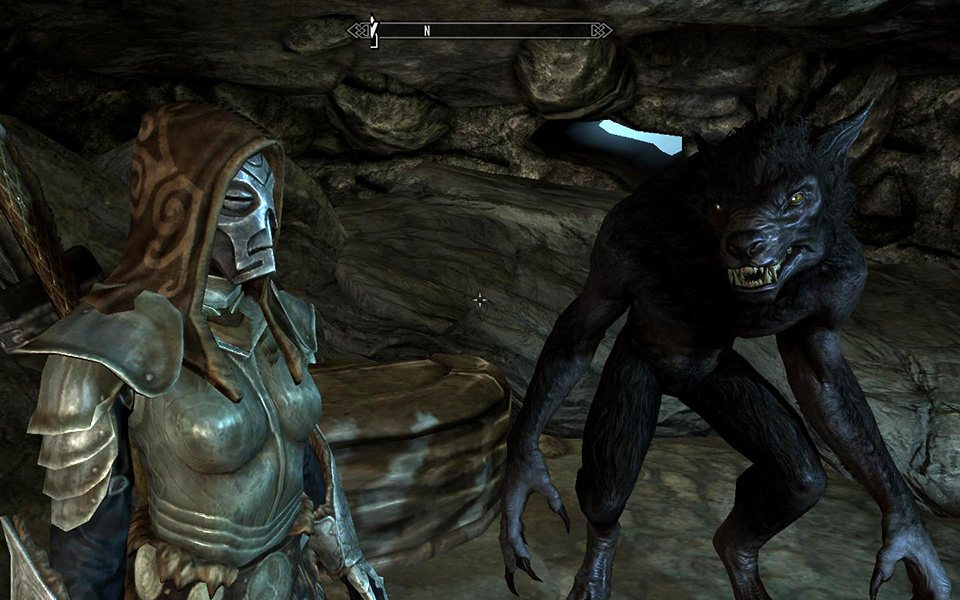960x600 pixels.
Task: Click the north marker on the compass
Action: coord(427,30)
